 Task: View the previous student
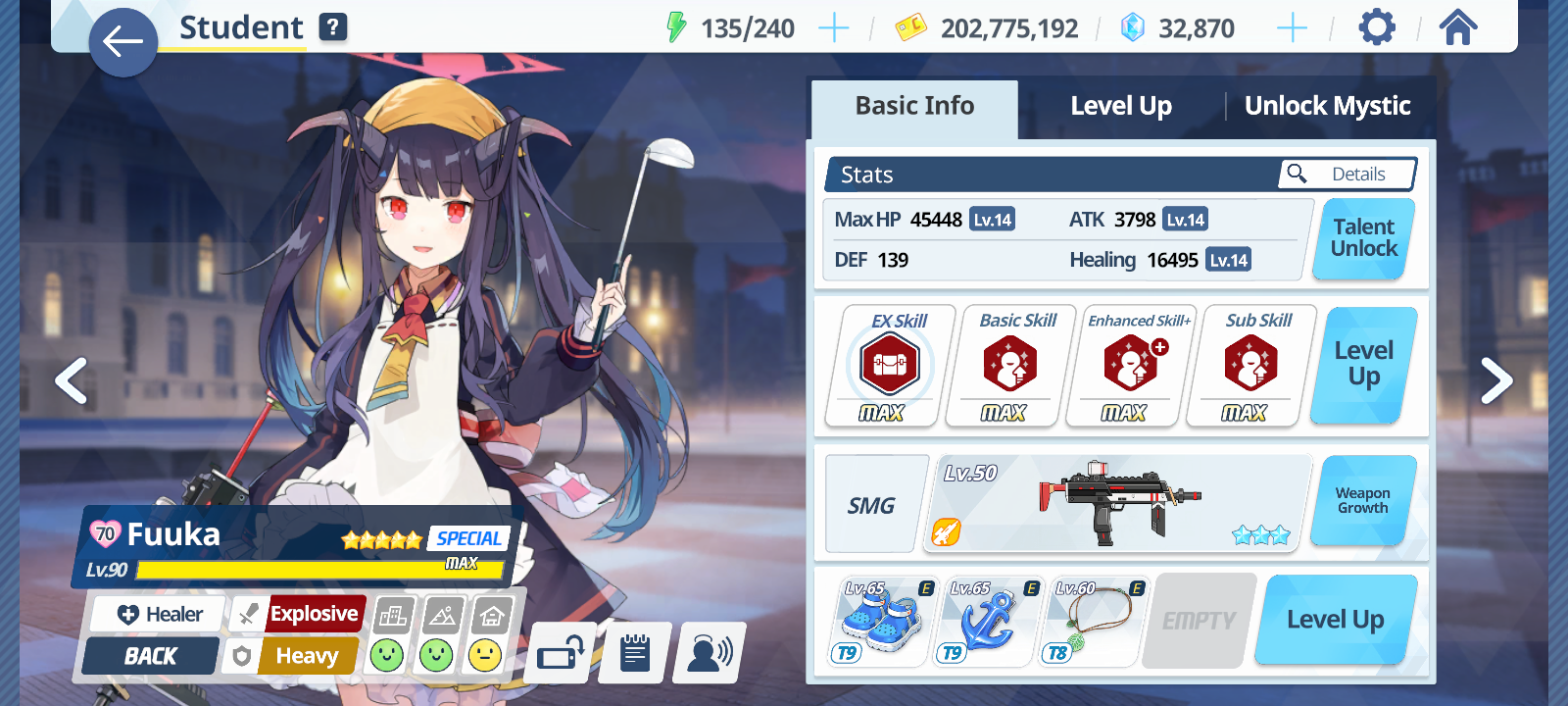[x=72, y=380]
